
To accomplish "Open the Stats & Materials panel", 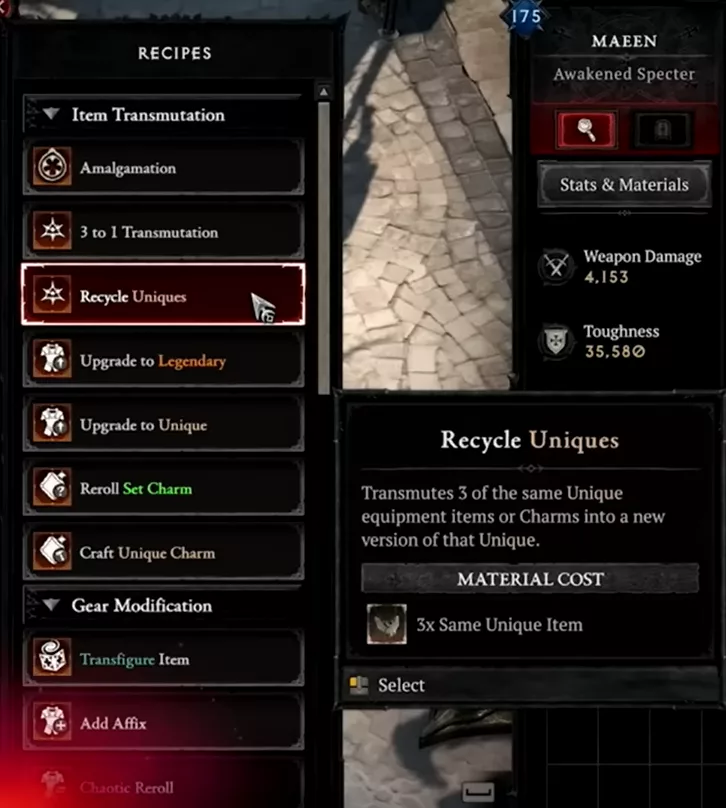I will tap(624, 185).
